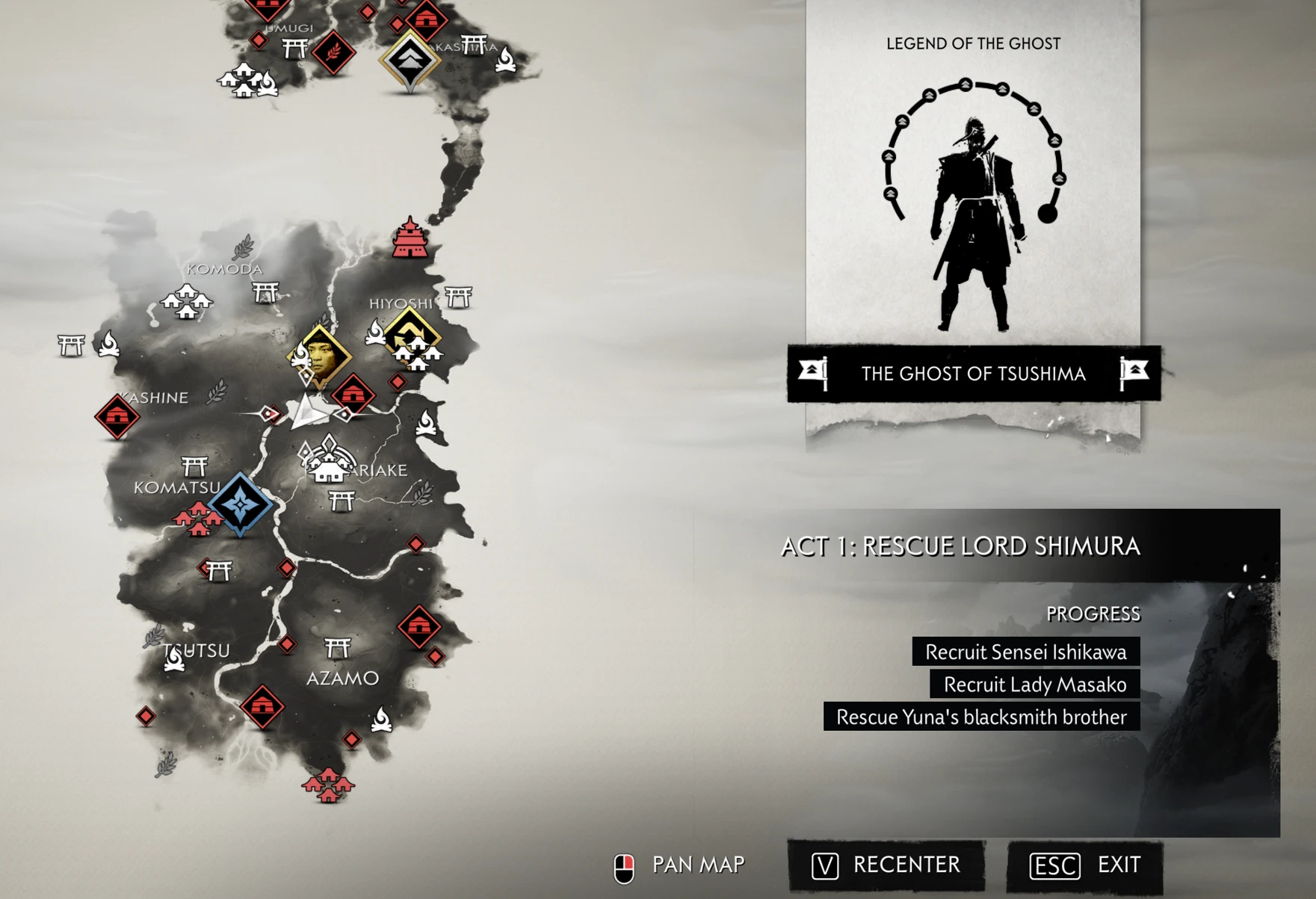Pick the red village icon beside Komatsu
The width and height of the screenshot is (1316, 899).
point(196,518)
